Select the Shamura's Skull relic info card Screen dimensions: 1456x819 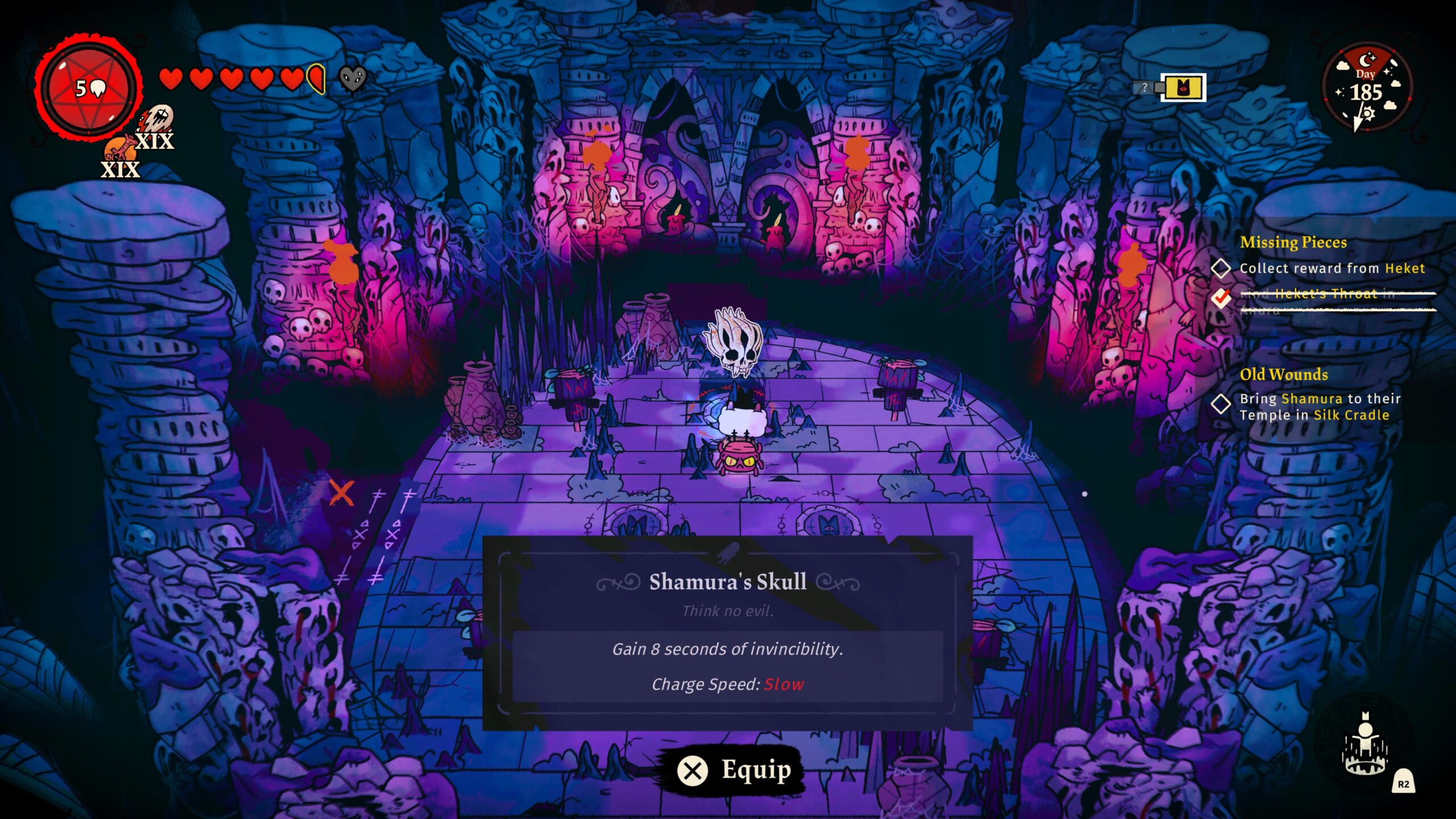click(x=727, y=632)
